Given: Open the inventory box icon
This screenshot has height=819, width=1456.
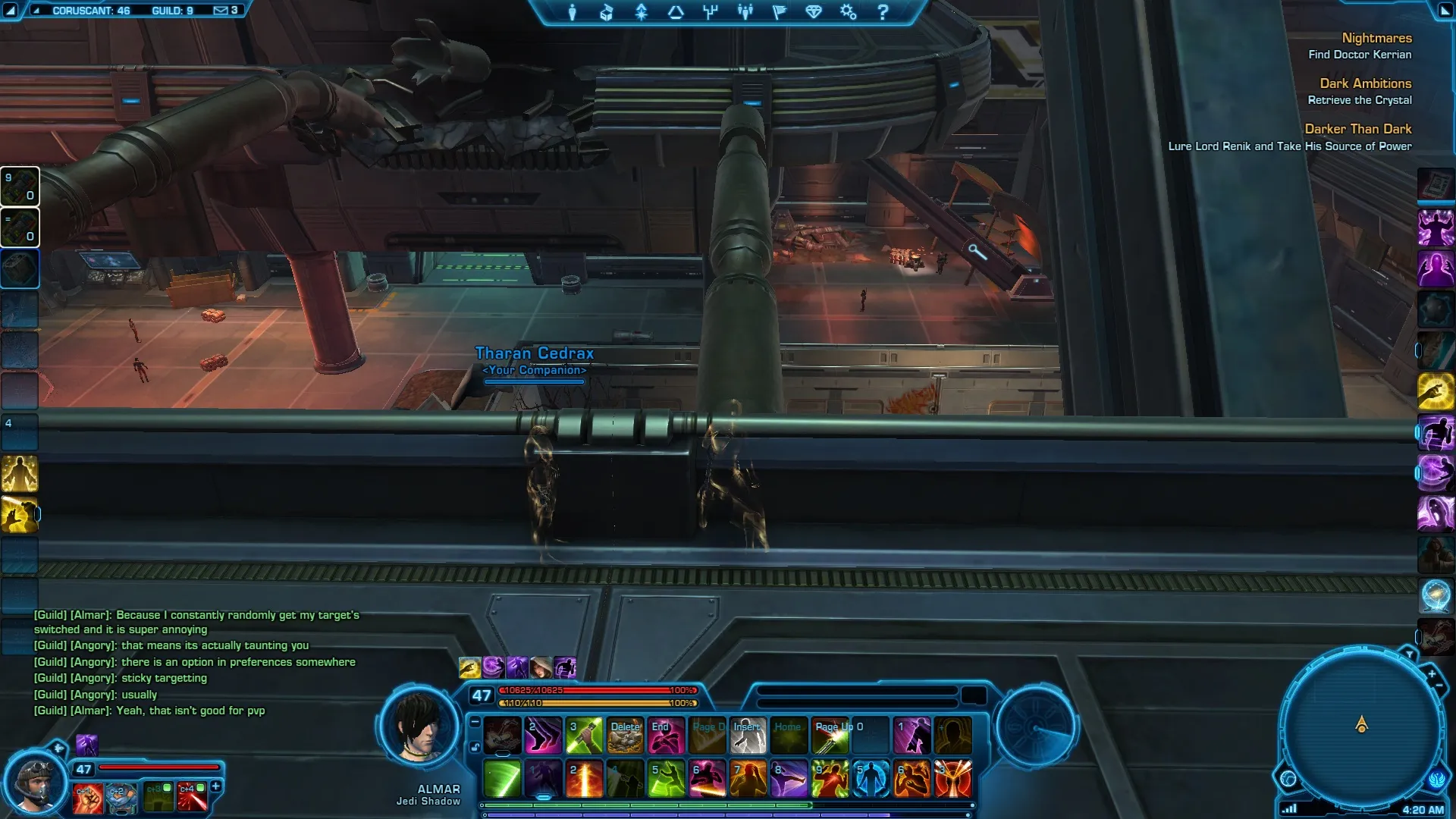Looking at the screenshot, I should click(606, 12).
